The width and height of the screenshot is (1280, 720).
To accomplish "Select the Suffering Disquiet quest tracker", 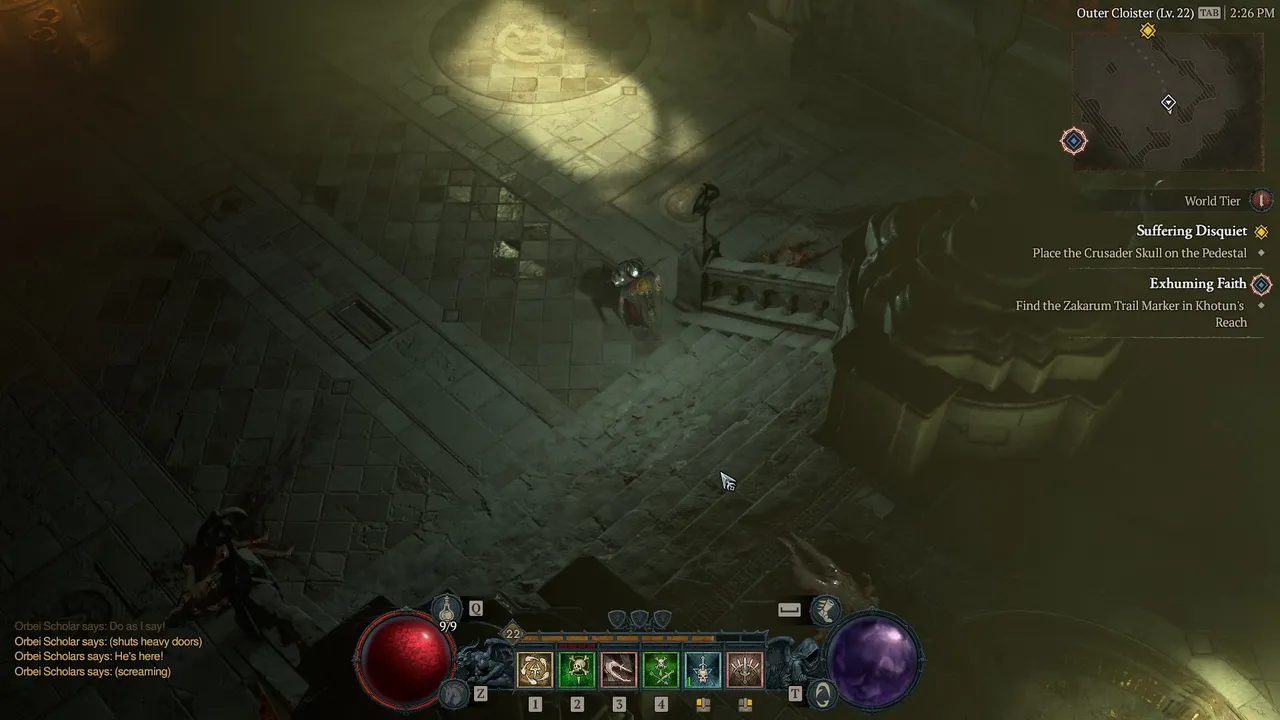I will pyautogui.click(x=1192, y=231).
